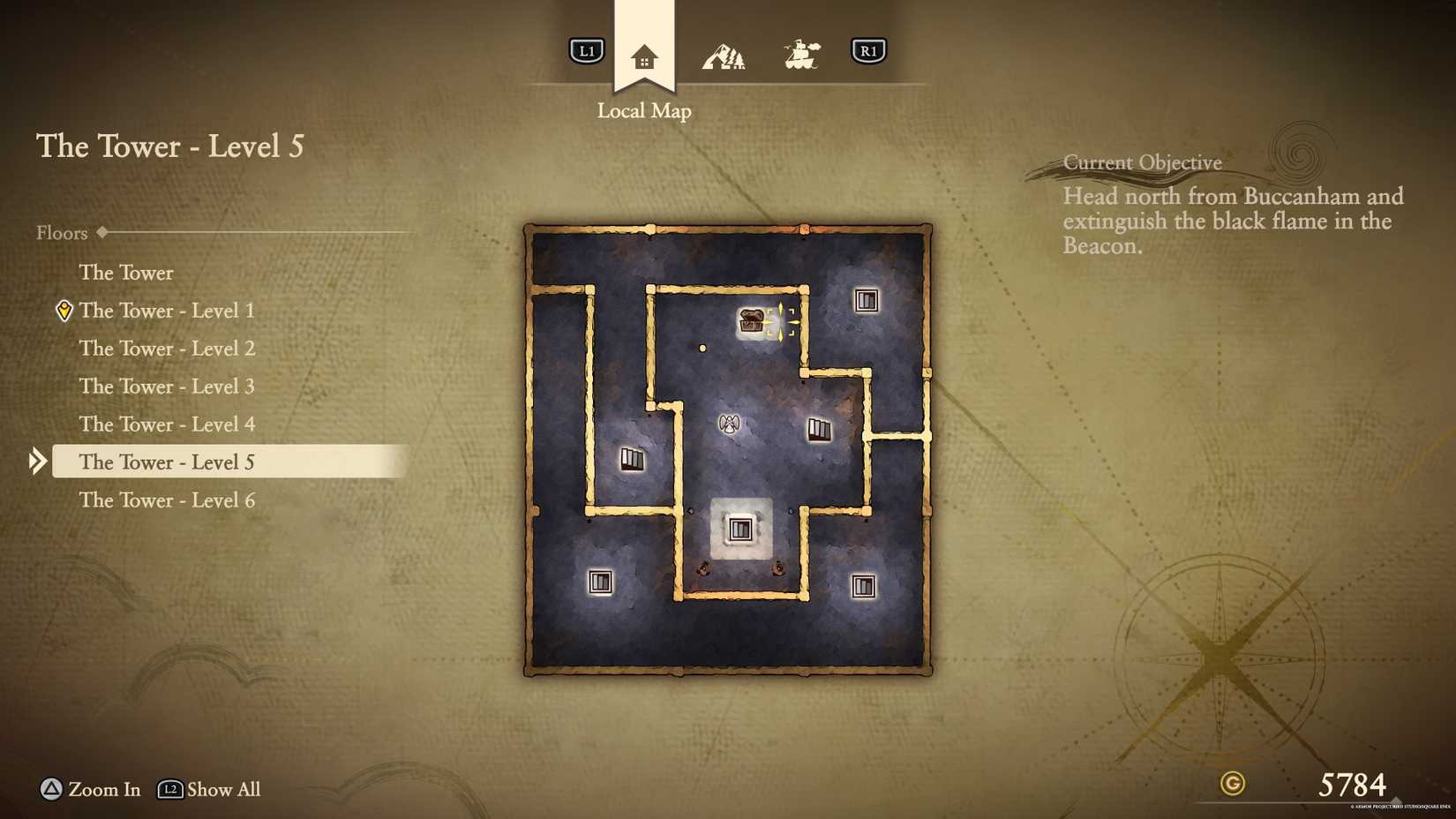The width and height of the screenshot is (1456, 819).
Task: Click the yellow location pin beside The Tower - Level 1
Action: coord(63,311)
